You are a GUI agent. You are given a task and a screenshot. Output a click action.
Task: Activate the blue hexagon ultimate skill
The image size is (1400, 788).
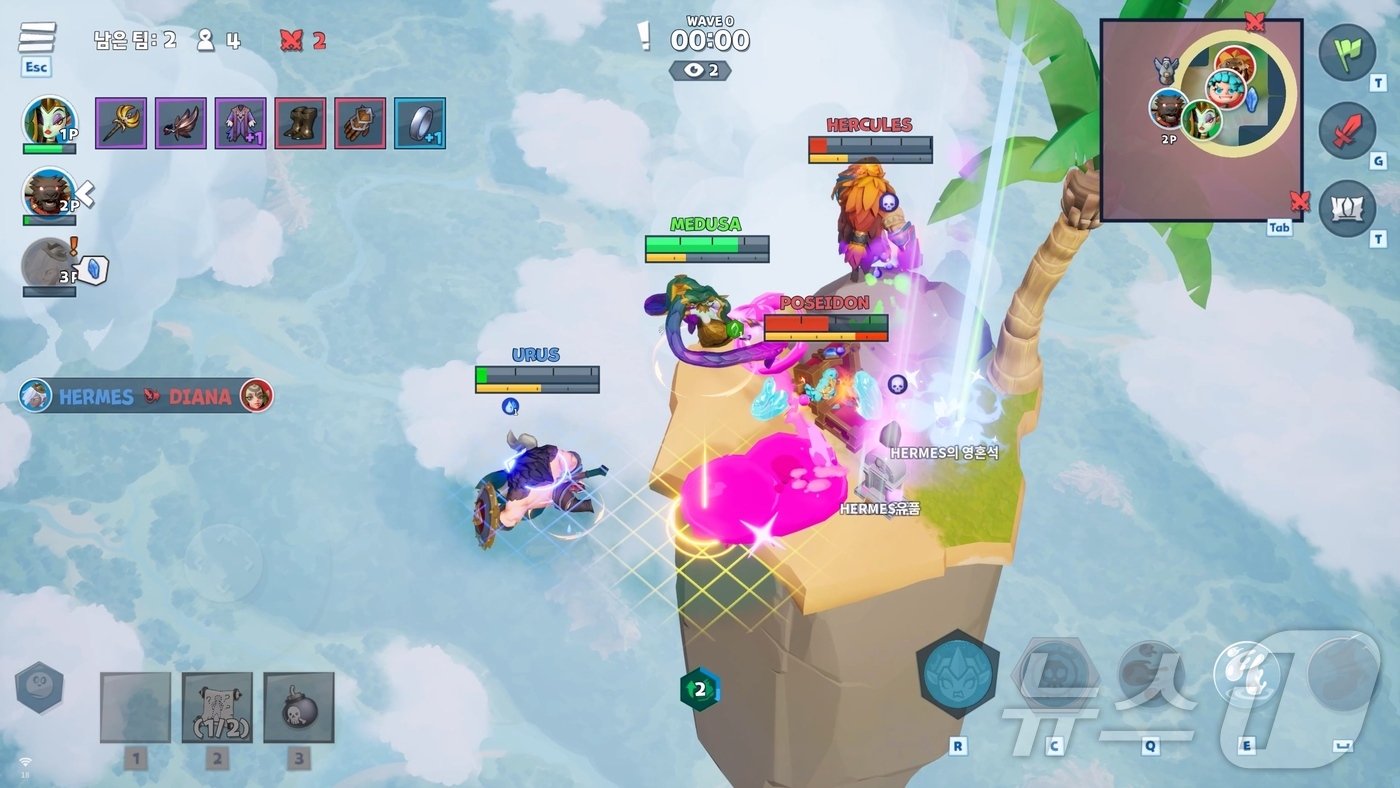(x=957, y=673)
